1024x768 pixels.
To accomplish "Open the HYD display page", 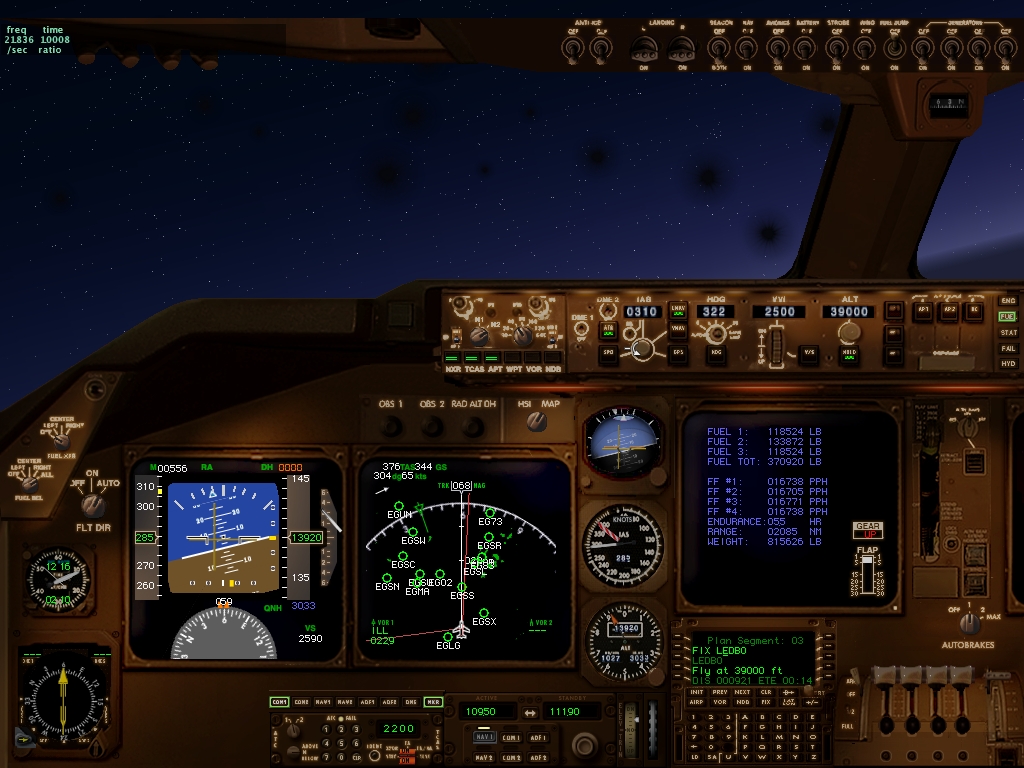I will (1007, 364).
